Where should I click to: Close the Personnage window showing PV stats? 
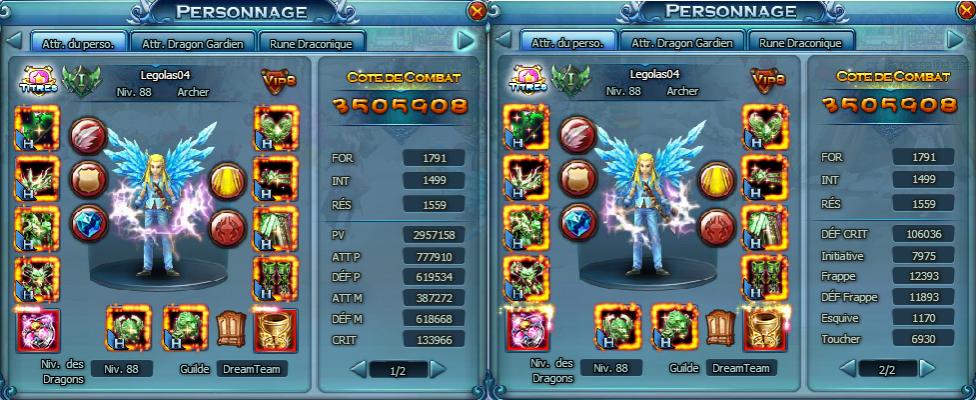[477, 10]
